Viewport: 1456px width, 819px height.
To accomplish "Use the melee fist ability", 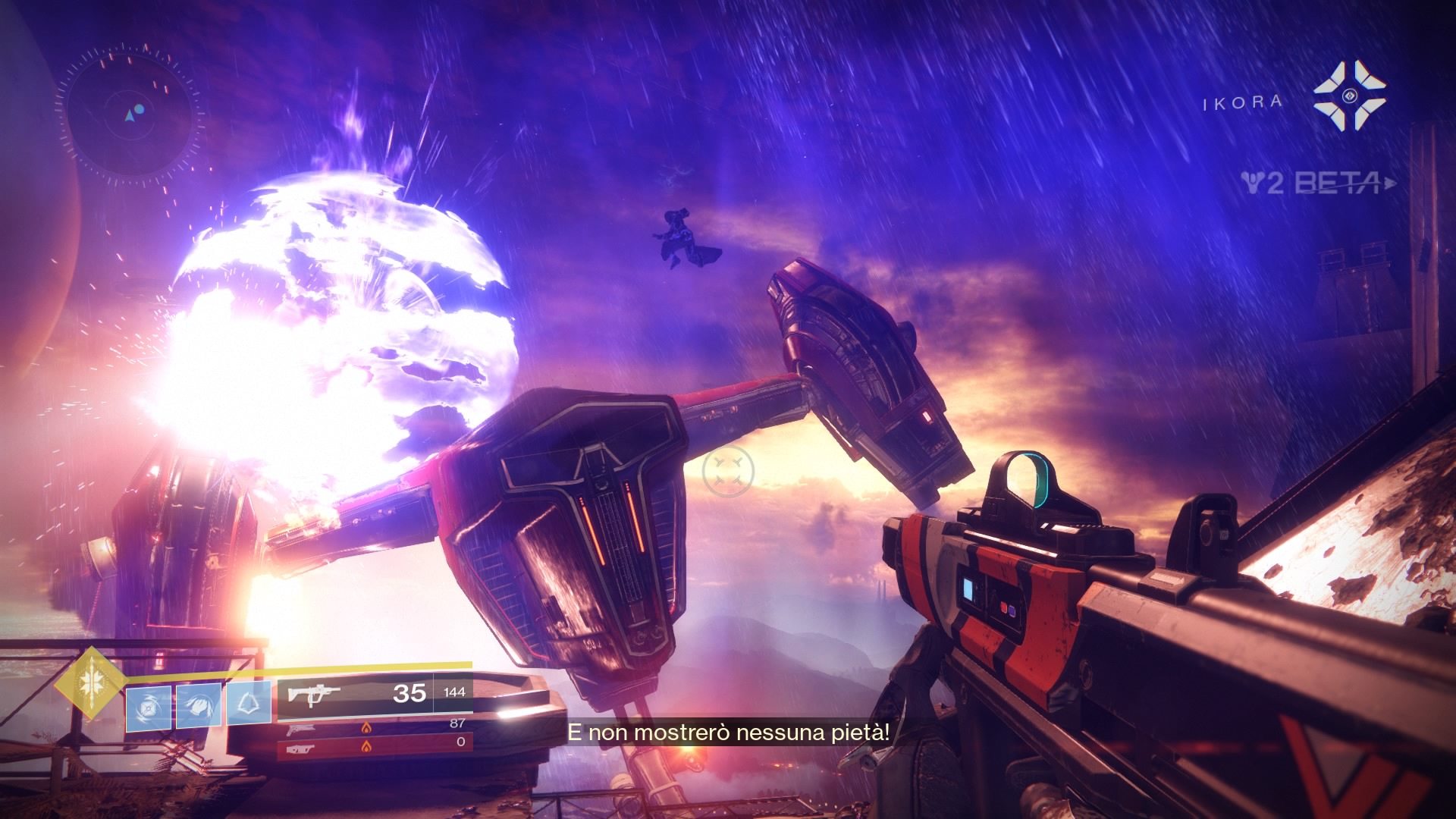I will [x=199, y=706].
